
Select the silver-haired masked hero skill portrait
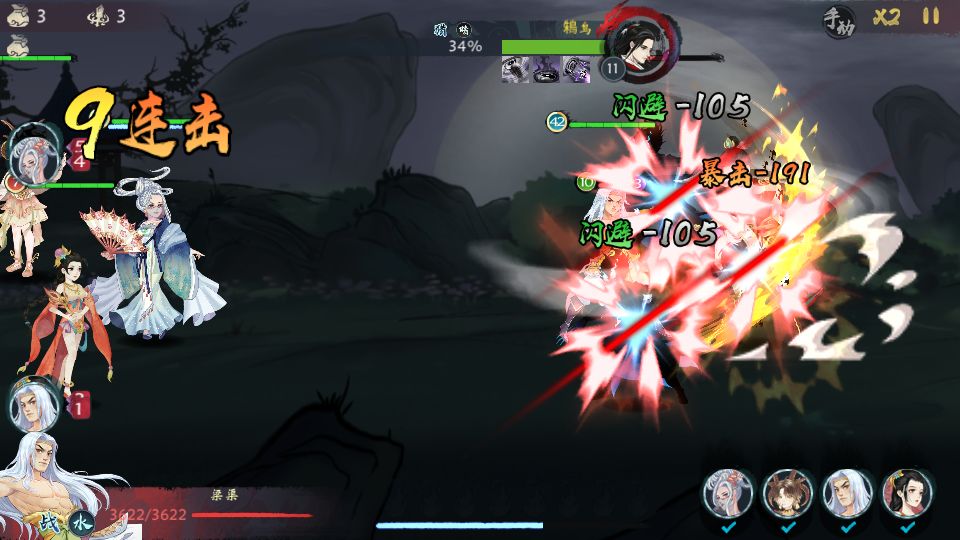[729, 493]
